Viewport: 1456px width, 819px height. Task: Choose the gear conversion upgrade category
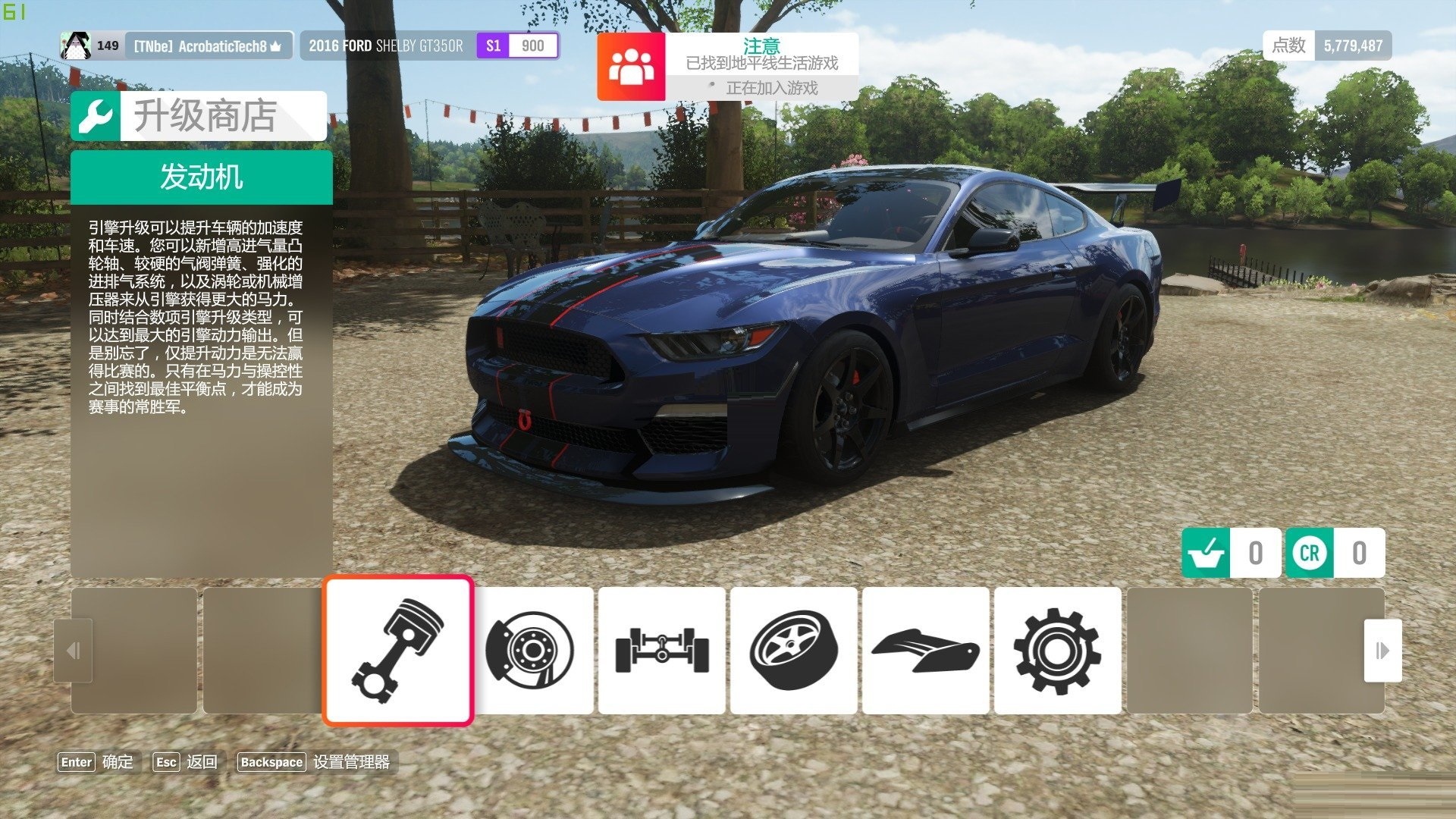coord(1058,651)
